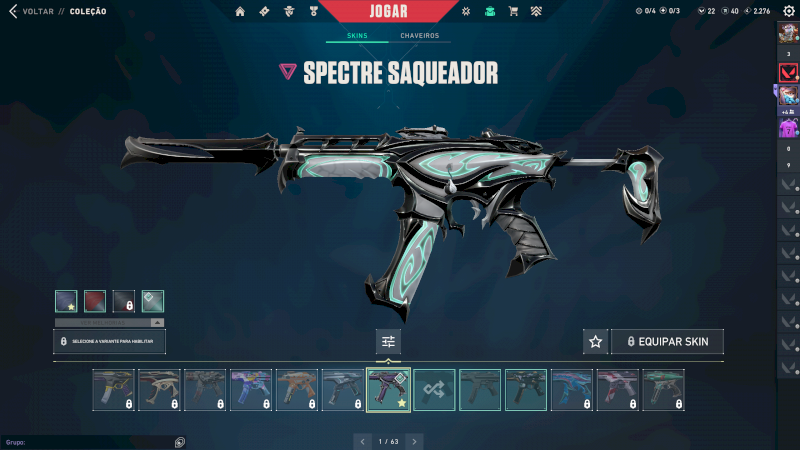Viewport: 800px width, 450px height.
Task: Select the purple-blue Spectre skin thumbnail
Action: coord(250,390)
